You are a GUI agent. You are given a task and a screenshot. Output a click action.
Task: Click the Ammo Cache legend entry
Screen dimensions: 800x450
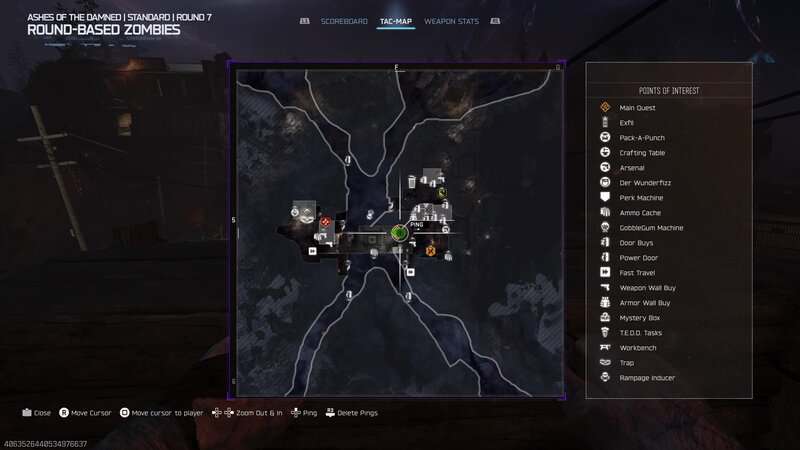click(x=638, y=213)
